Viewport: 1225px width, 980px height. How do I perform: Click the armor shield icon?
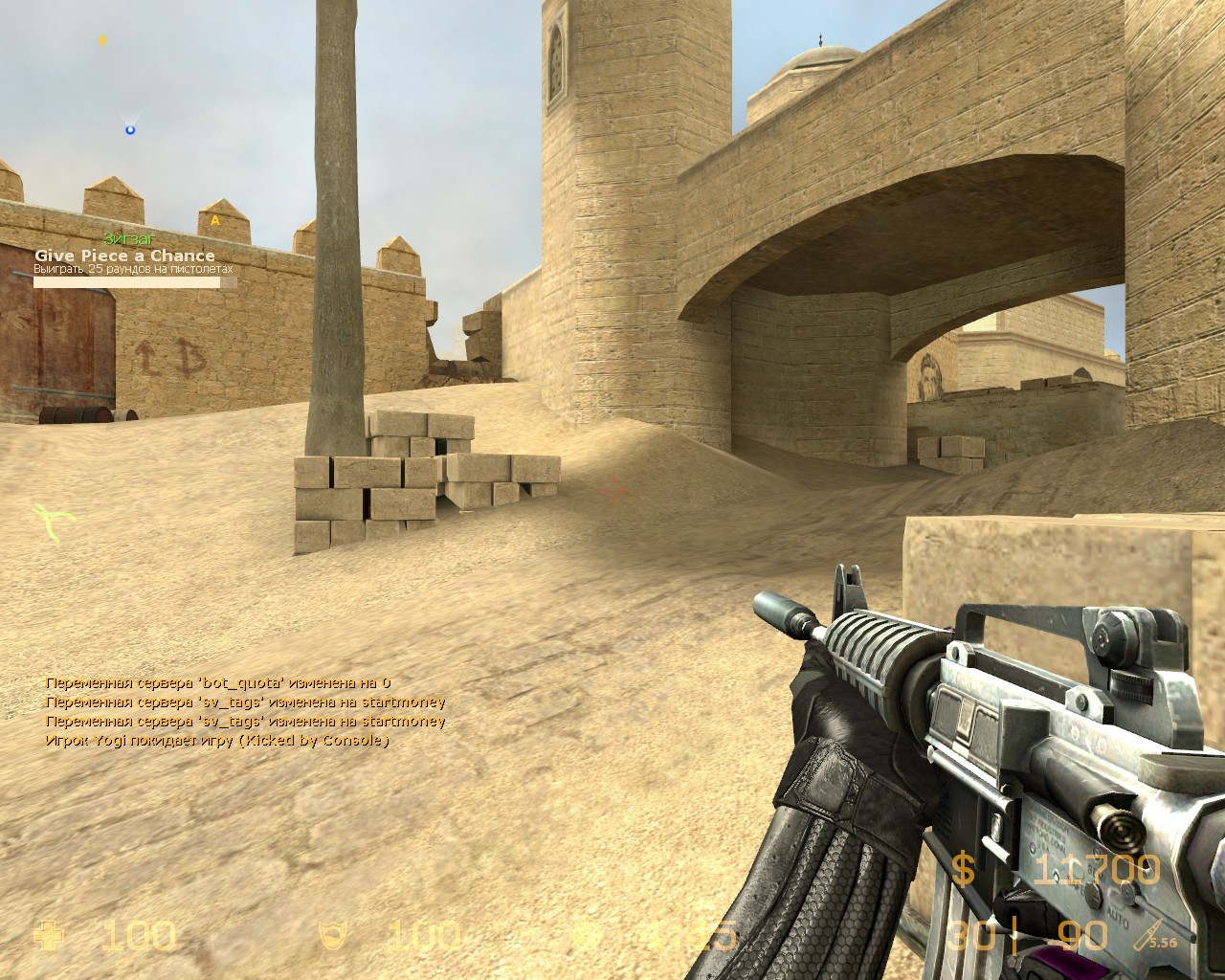pos(335,933)
